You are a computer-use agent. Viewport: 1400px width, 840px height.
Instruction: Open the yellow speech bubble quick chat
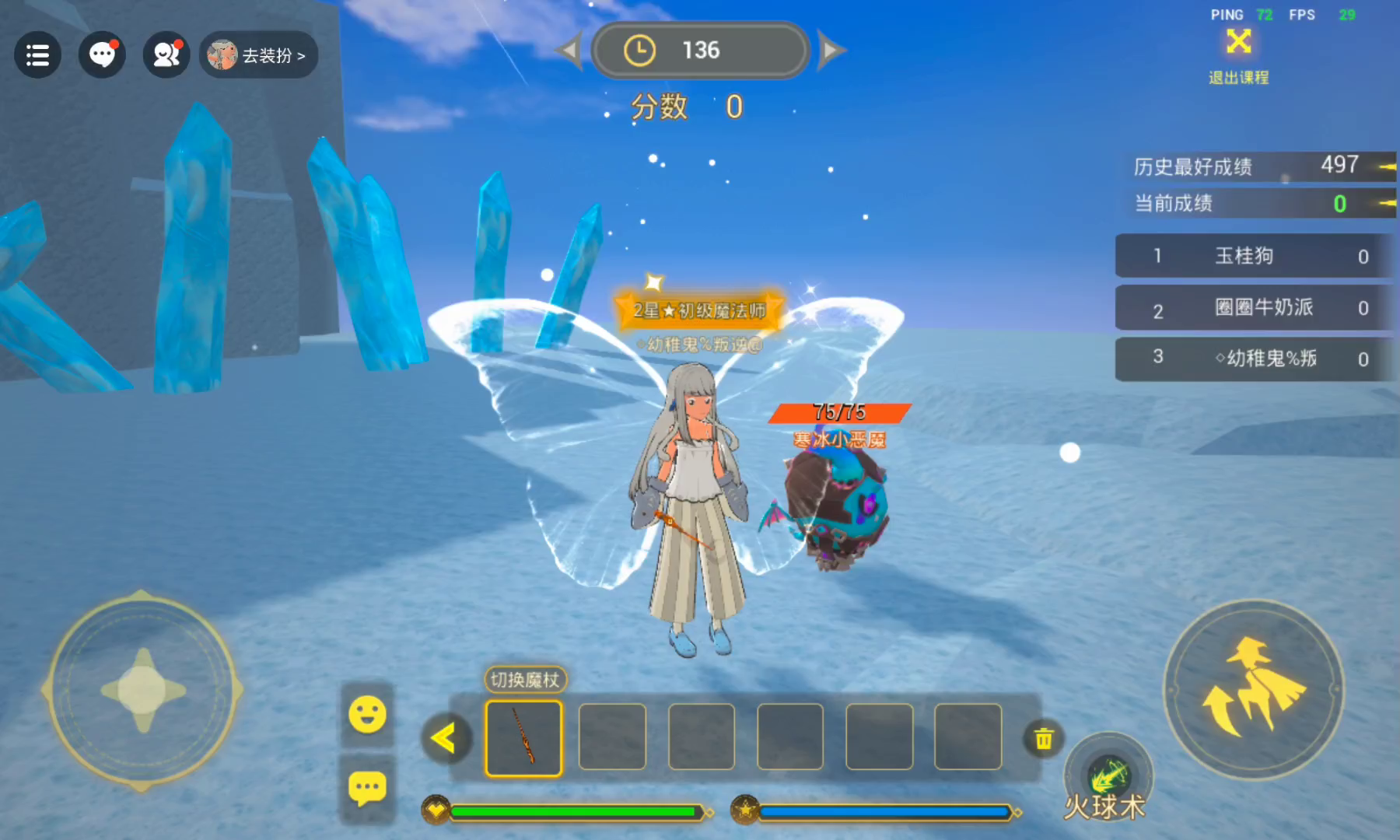pyautogui.click(x=367, y=789)
